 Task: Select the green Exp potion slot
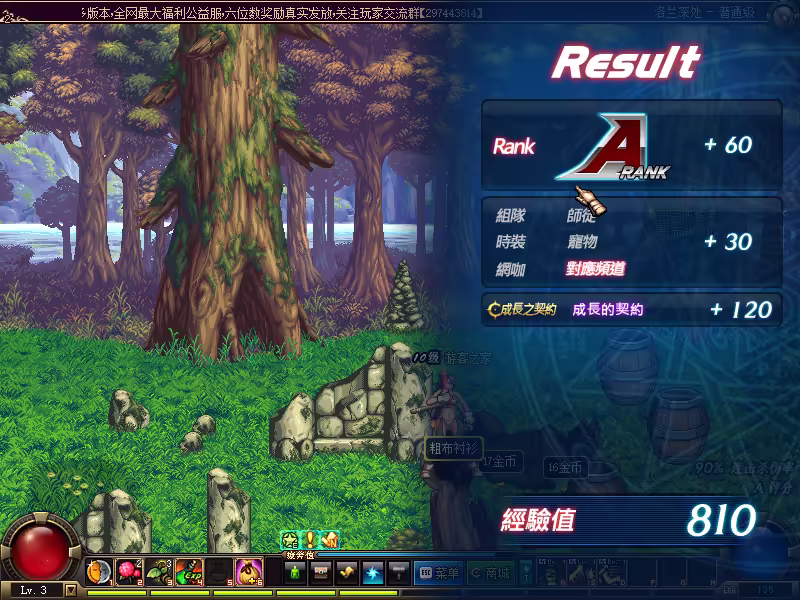coord(189,572)
